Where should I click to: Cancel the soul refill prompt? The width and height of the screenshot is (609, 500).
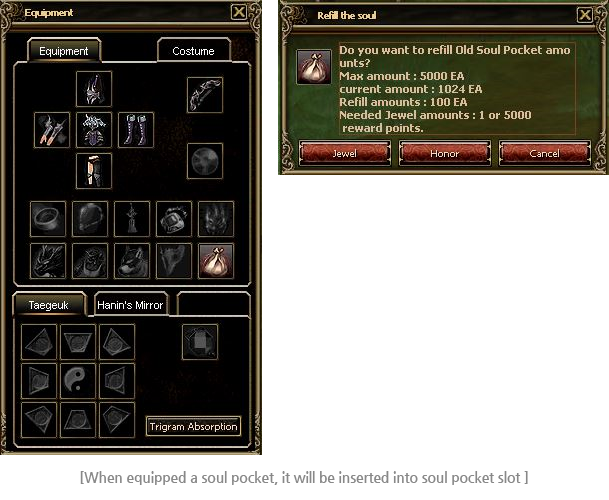click(544, 154)
